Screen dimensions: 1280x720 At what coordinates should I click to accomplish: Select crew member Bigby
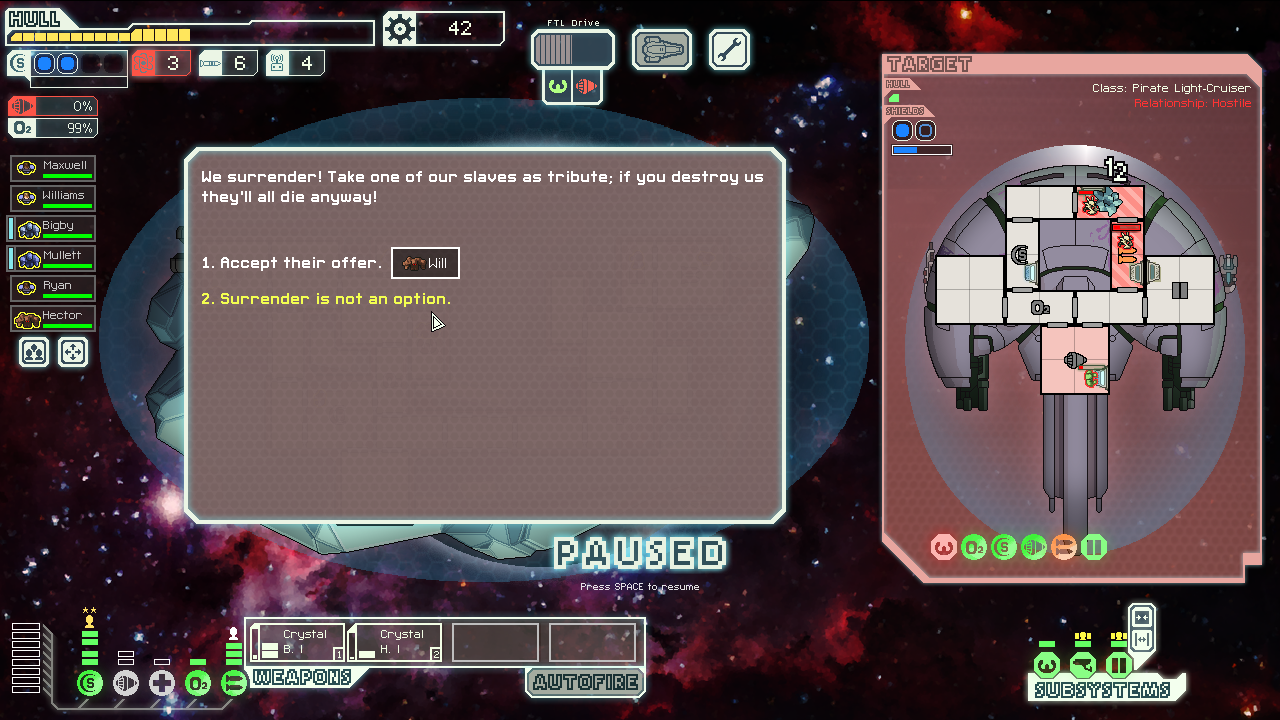click(54, 228)
